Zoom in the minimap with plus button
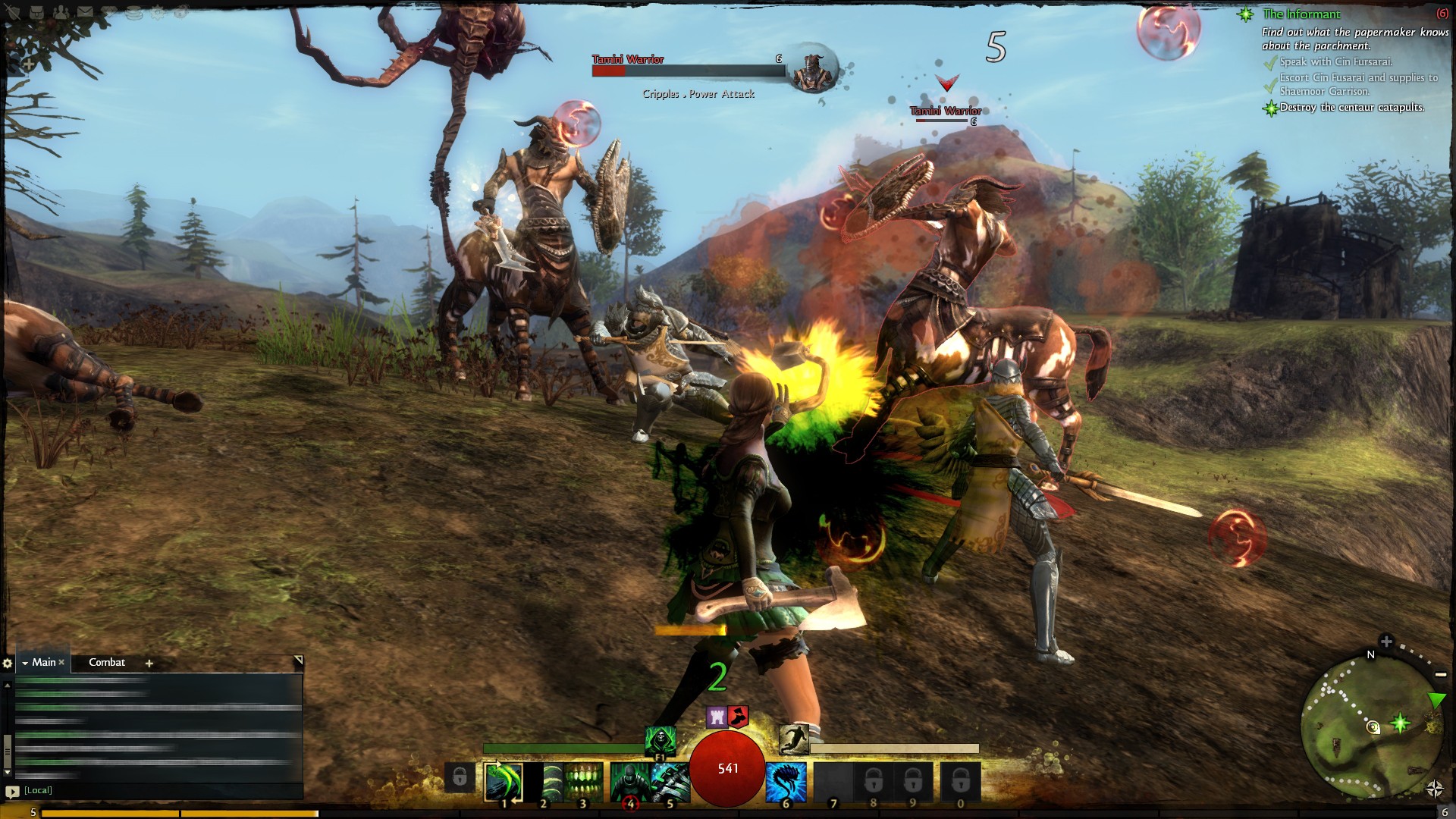1456x819 pixels. (1386, 642)
